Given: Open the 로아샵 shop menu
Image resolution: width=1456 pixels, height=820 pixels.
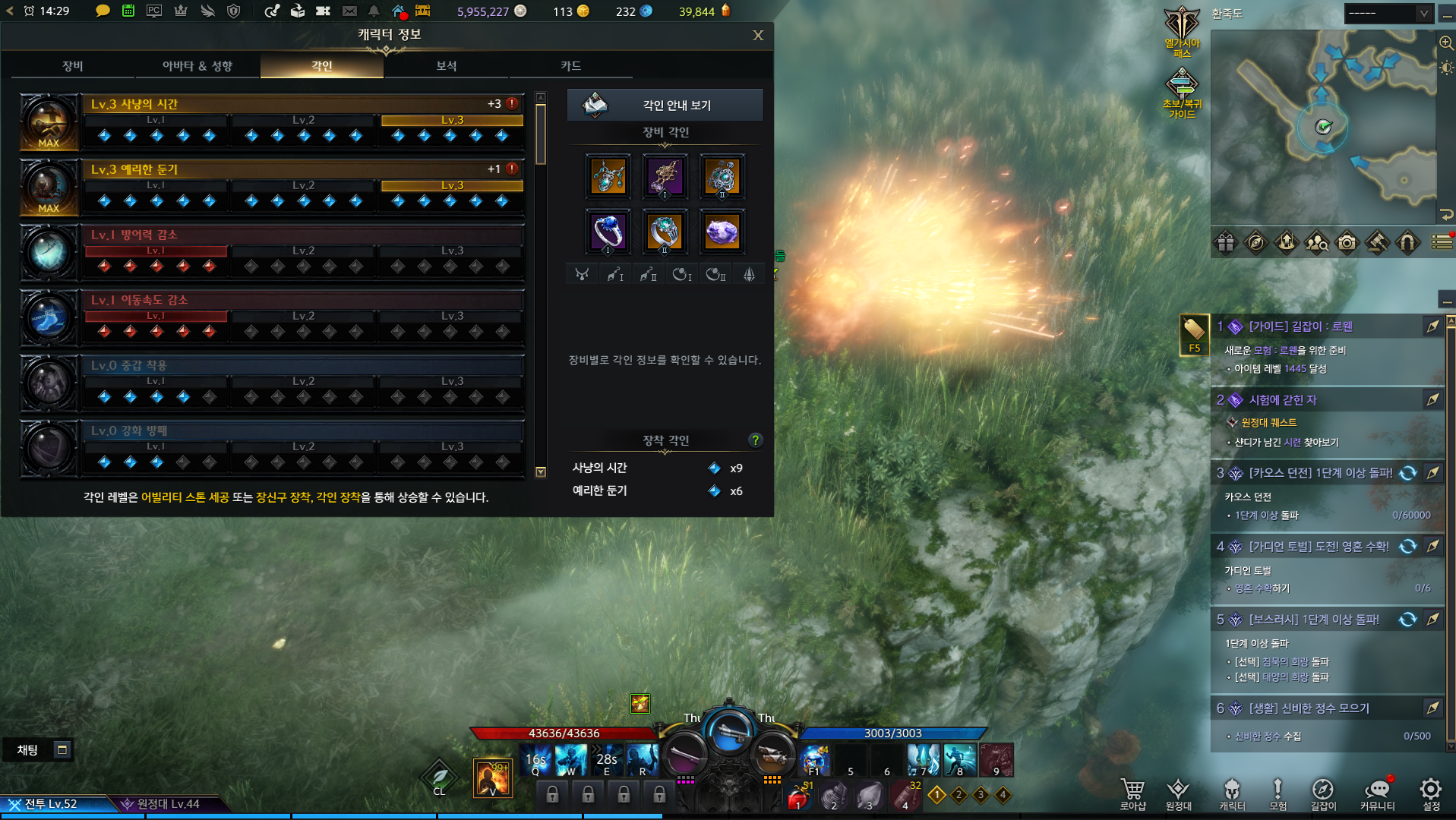Looking at the screenshot, I should pos(1132,793).
